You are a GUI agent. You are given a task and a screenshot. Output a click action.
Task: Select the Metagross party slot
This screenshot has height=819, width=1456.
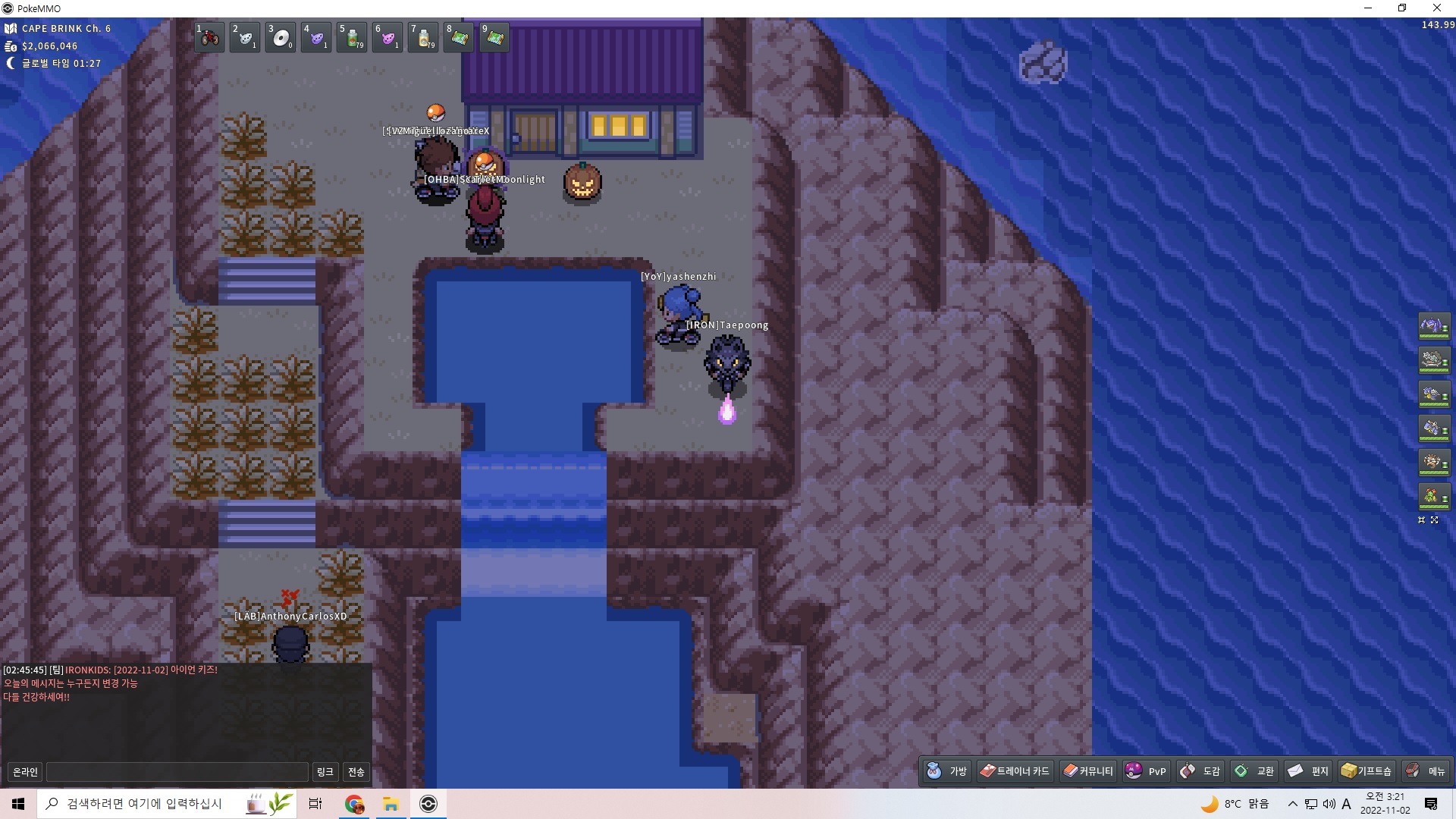pos(1432,326)
